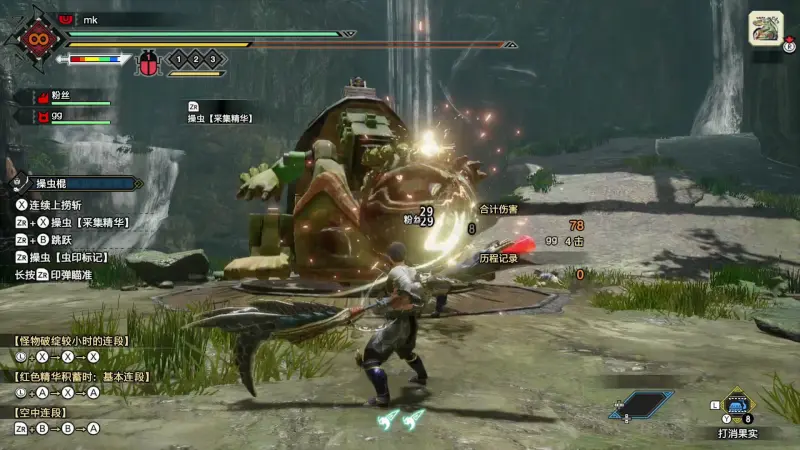Select party member 粉丝
The width and height of the screenshot is (800, 450).
click(x=62, y=97)
